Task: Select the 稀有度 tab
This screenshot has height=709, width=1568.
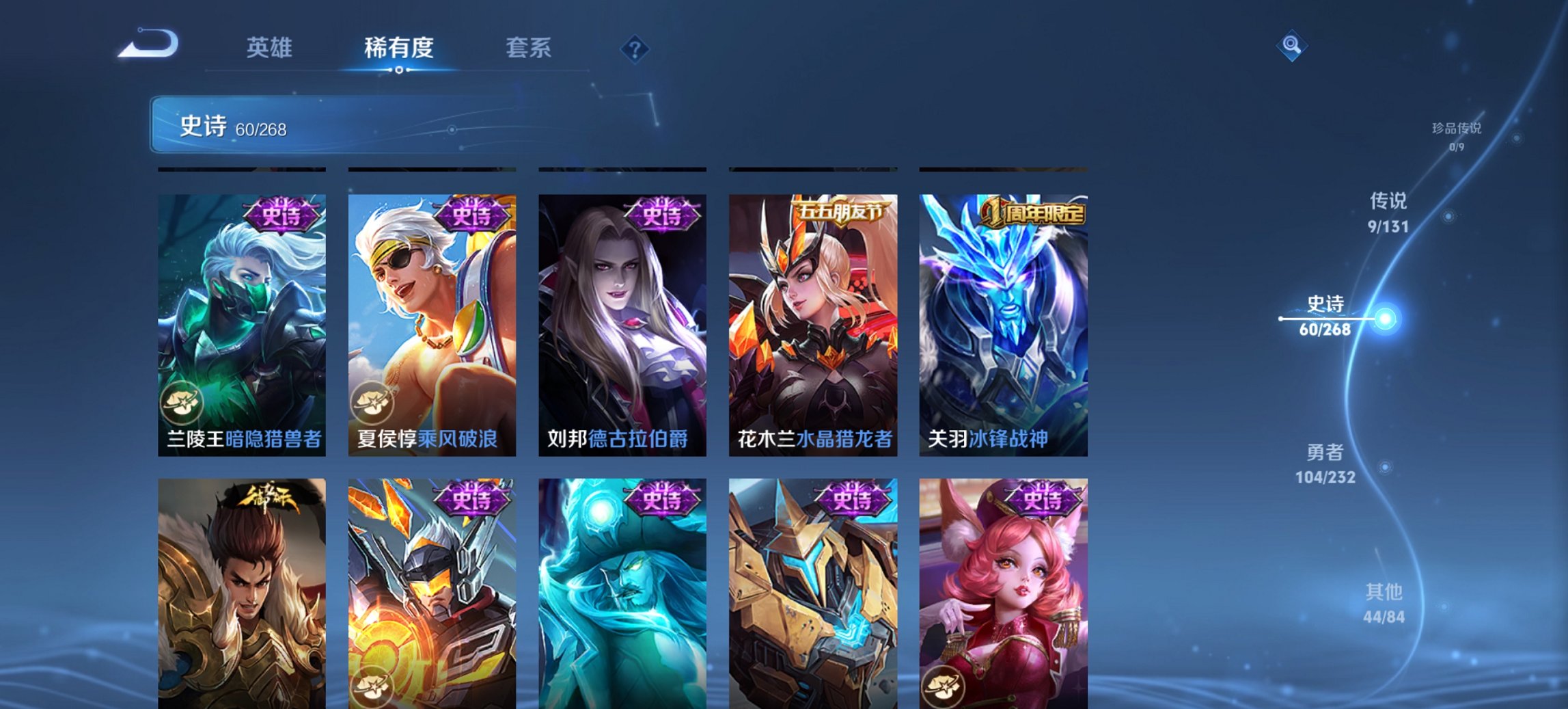Action: tap(398, 48)
